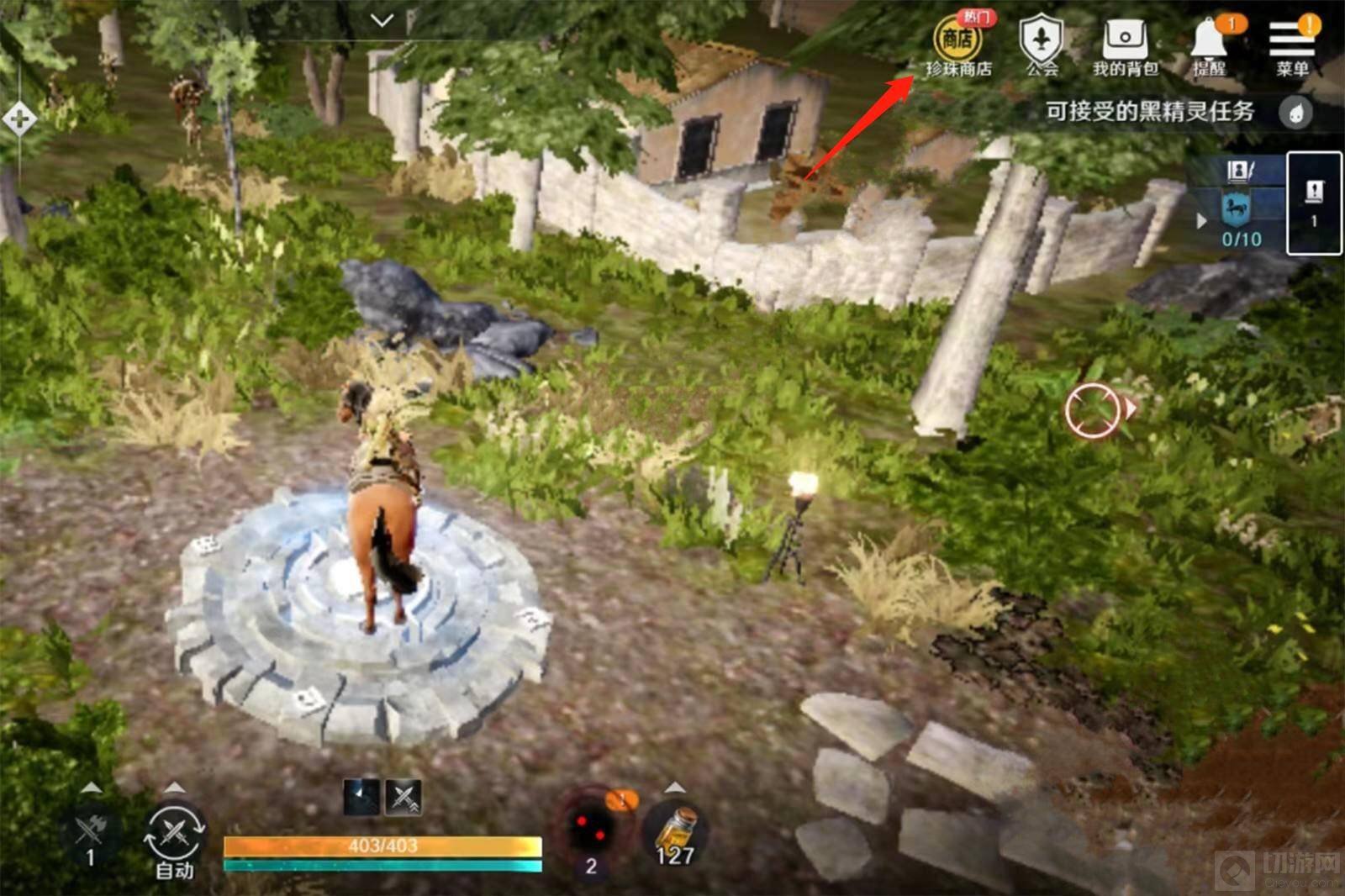
Task: Open the 公会 guild shield icon
Action: pos(1042,45)
